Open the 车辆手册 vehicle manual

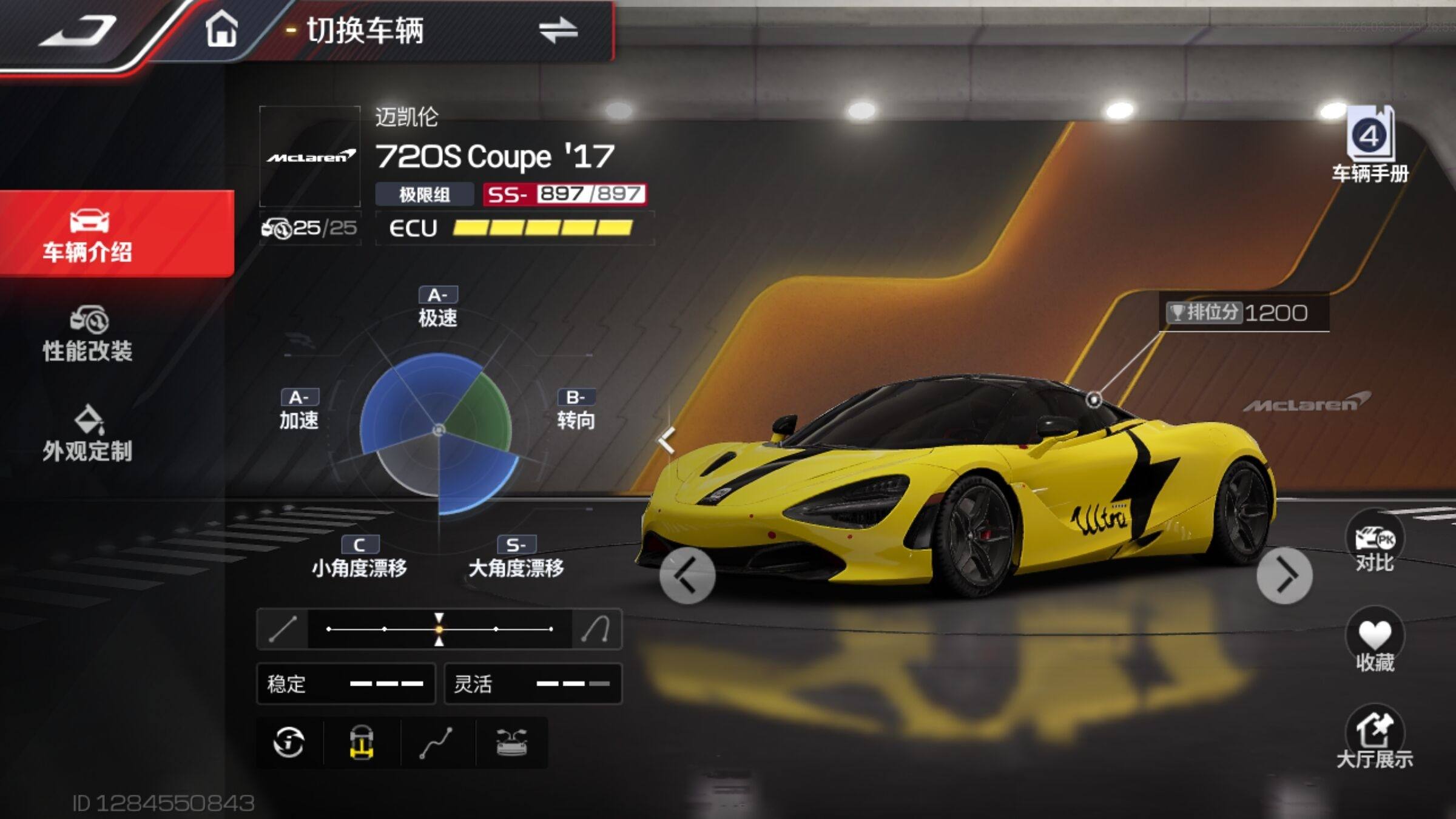pyautogui.click(x=1370, y=146)
